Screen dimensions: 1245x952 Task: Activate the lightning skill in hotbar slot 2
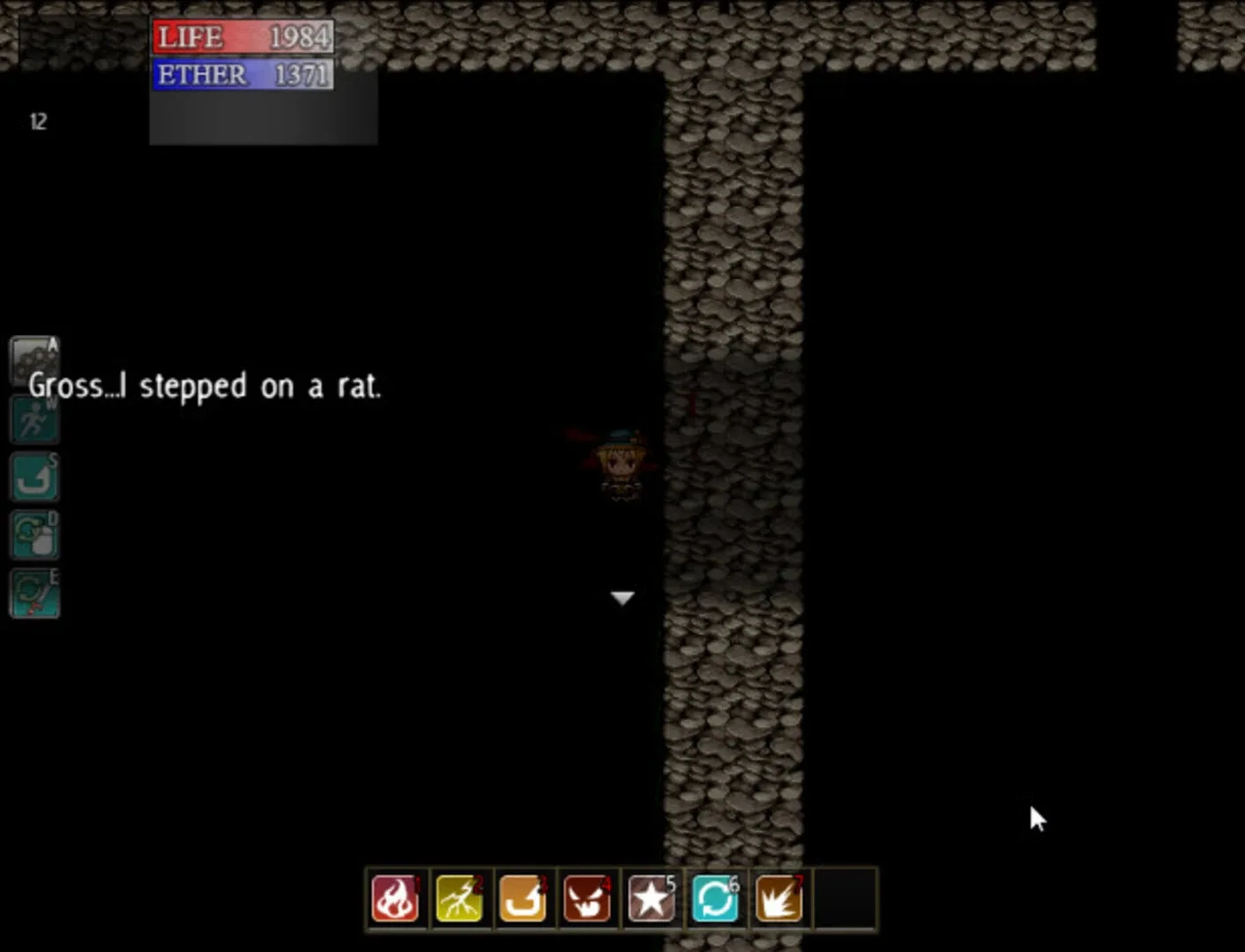(458, 898)
